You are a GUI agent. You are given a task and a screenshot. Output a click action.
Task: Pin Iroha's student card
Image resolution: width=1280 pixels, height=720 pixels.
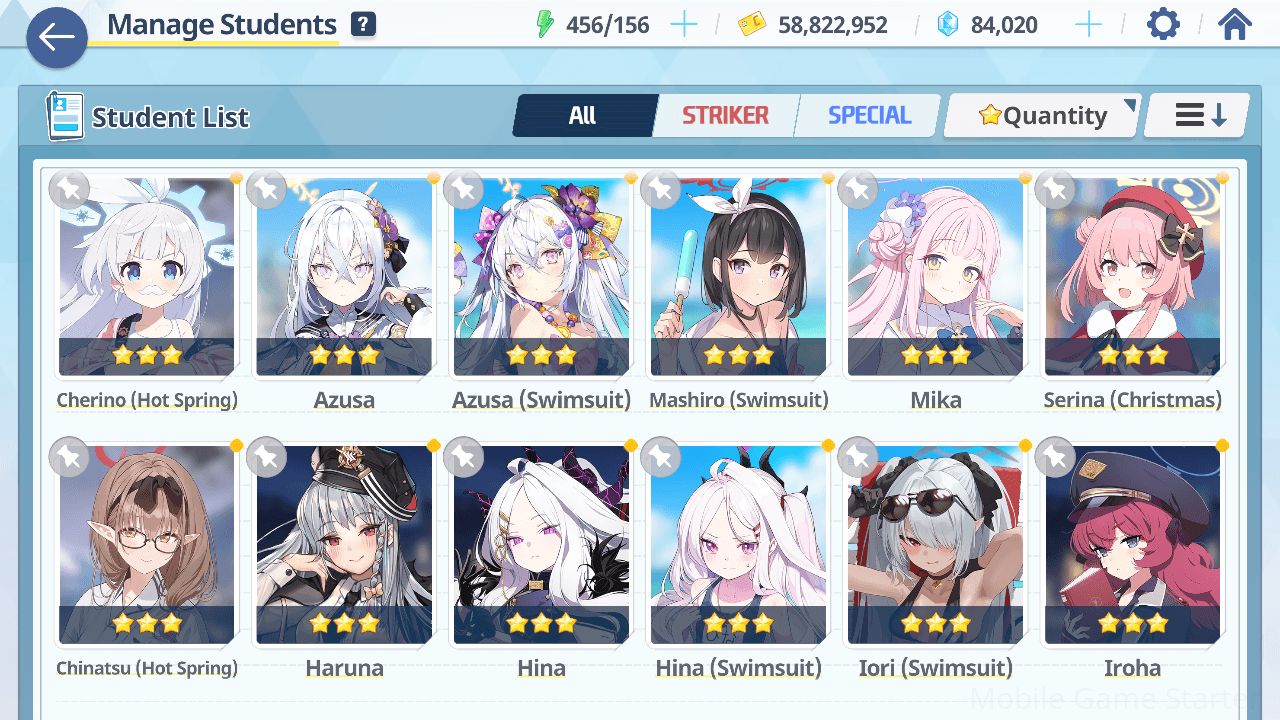1055,457
